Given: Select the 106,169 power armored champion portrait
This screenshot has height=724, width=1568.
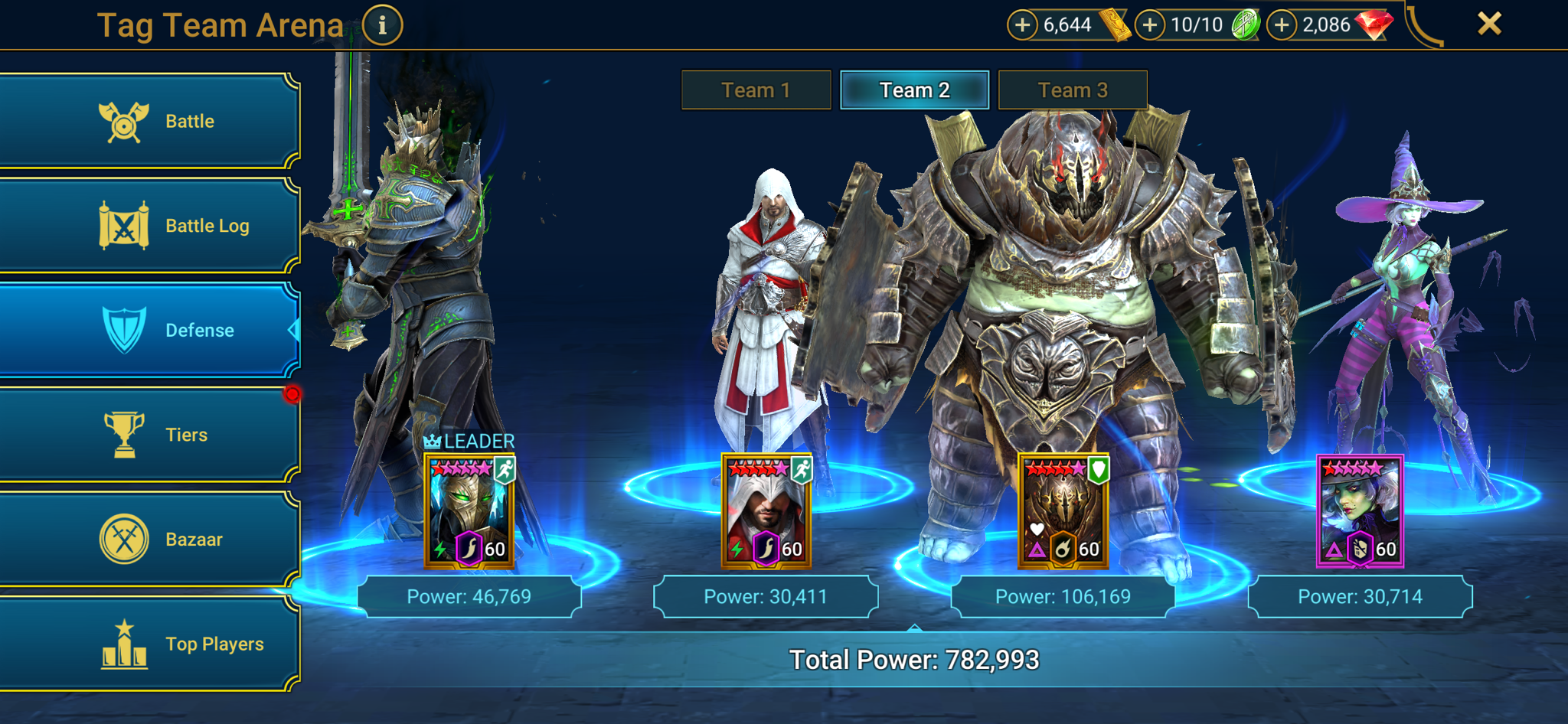Looking at the screenshot, I should click(1063, 511).
